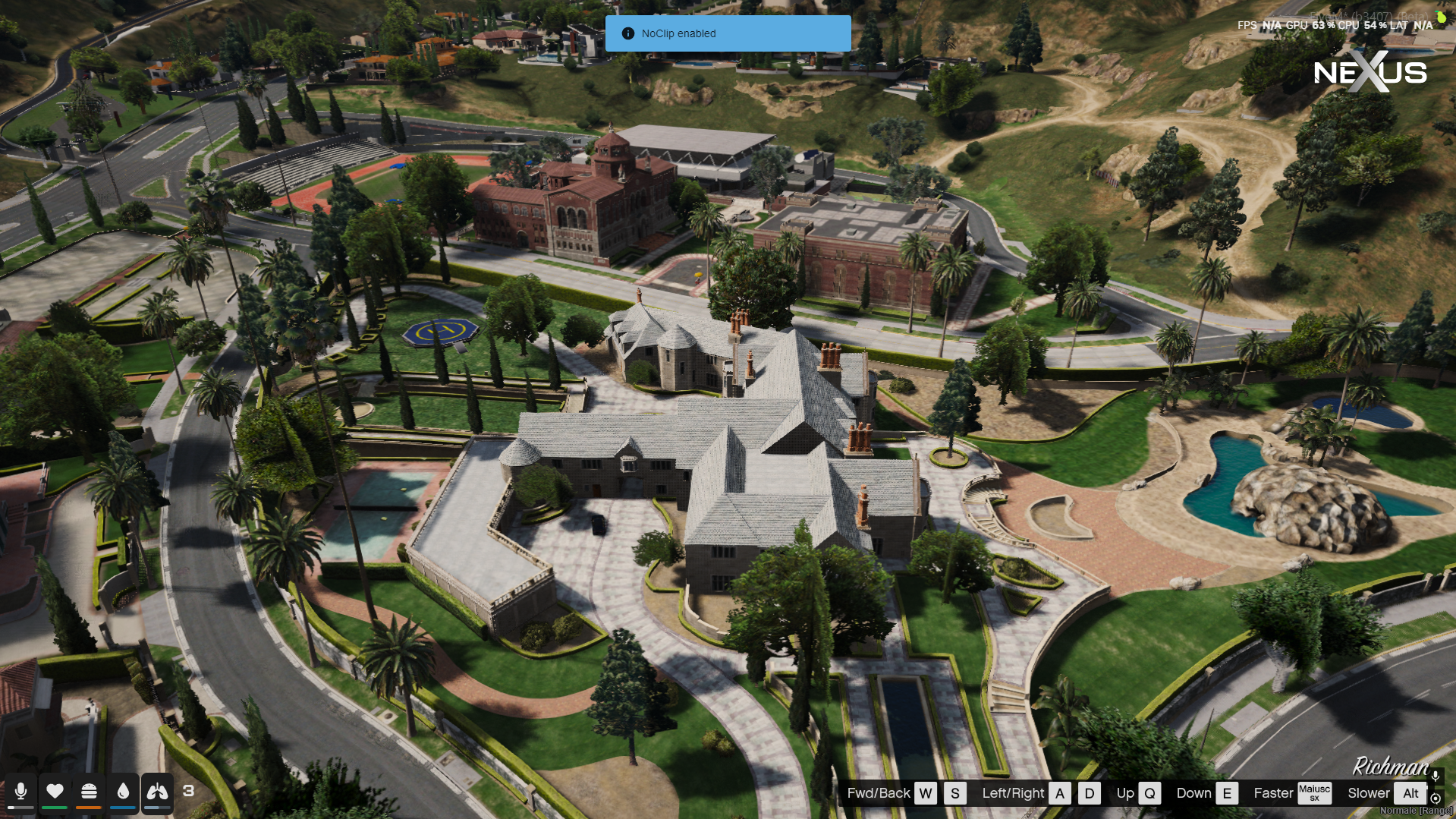The width and height of the screenshot is (1456, 819).
Task: Click the NoClip enabled notification banner
Action: tap(728, 33)
